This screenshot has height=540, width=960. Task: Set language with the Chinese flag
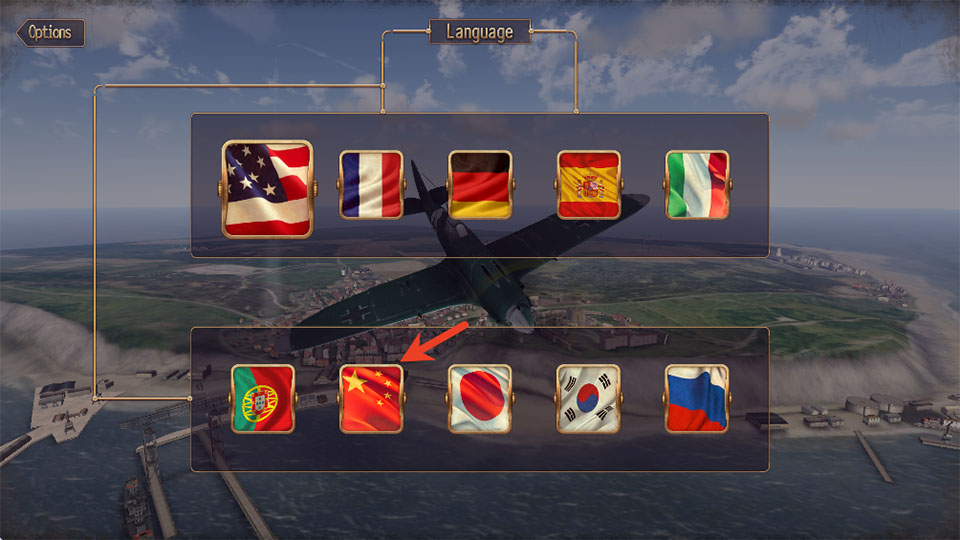371,398
